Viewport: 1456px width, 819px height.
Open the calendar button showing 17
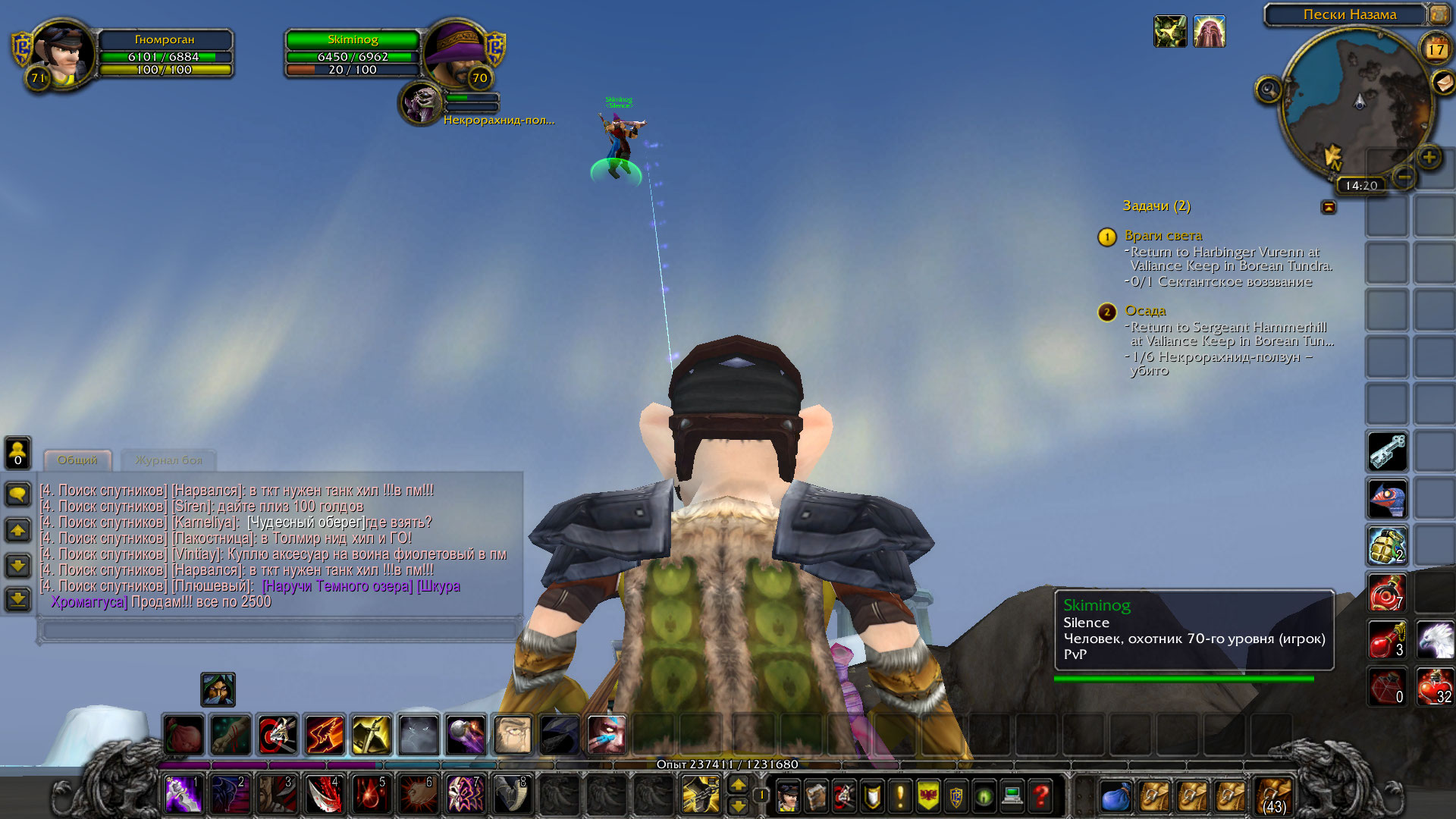click(1436, 49)
